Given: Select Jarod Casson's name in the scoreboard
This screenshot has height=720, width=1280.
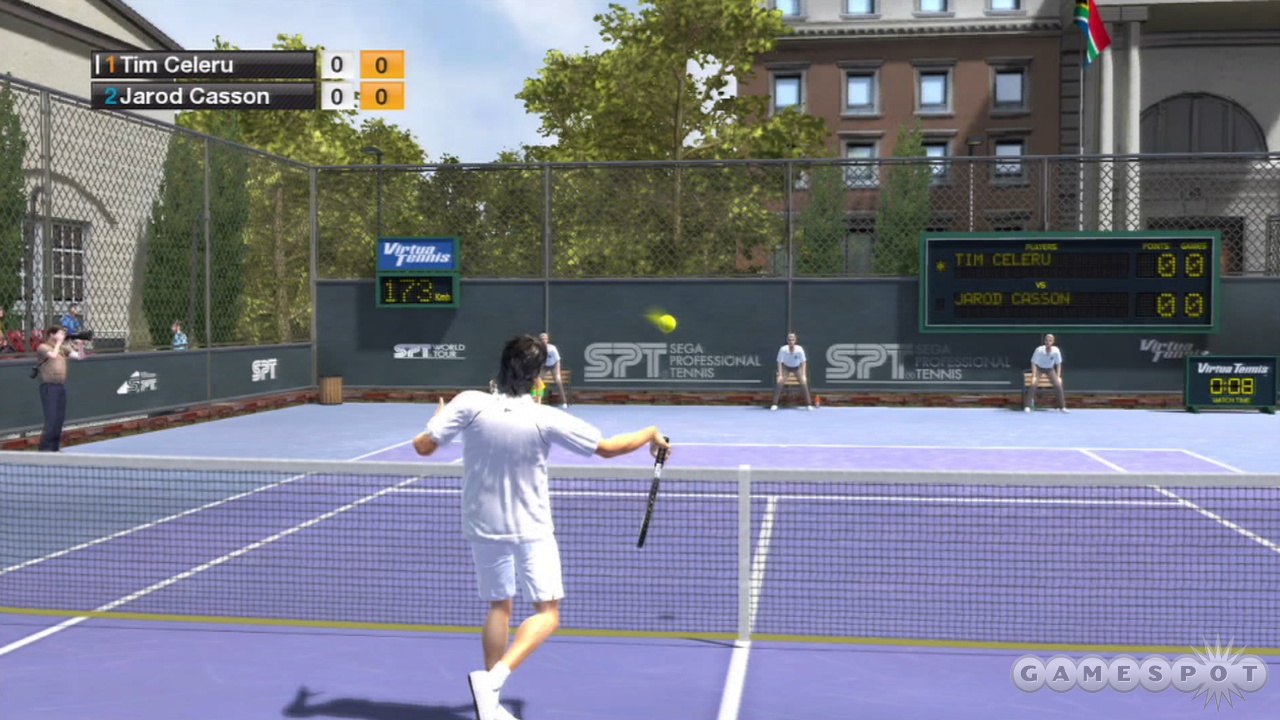Looking at the screenshot, I should coord(194,97).
